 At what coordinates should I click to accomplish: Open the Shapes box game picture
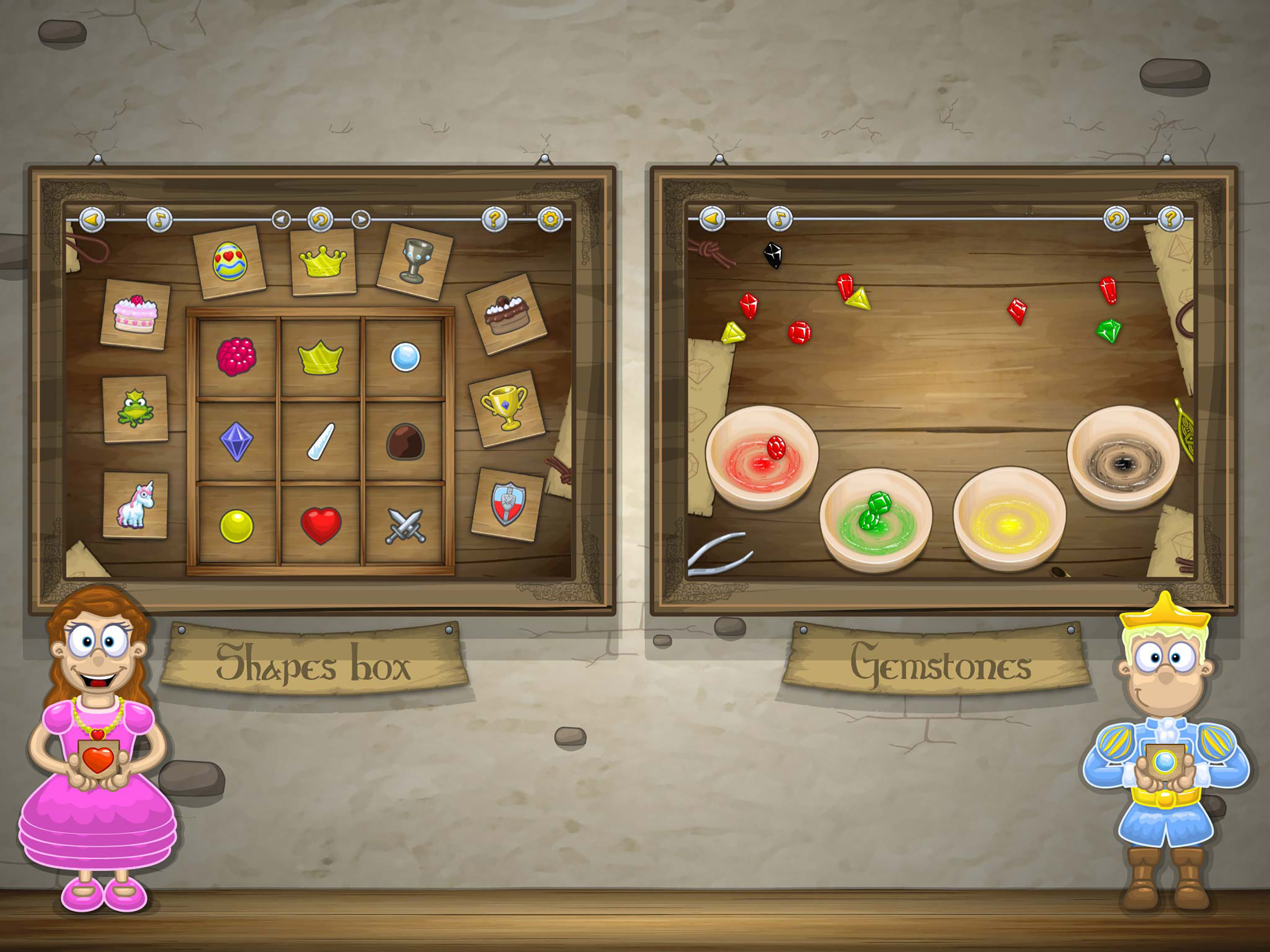pyautogui.click(x=322, y=390)
